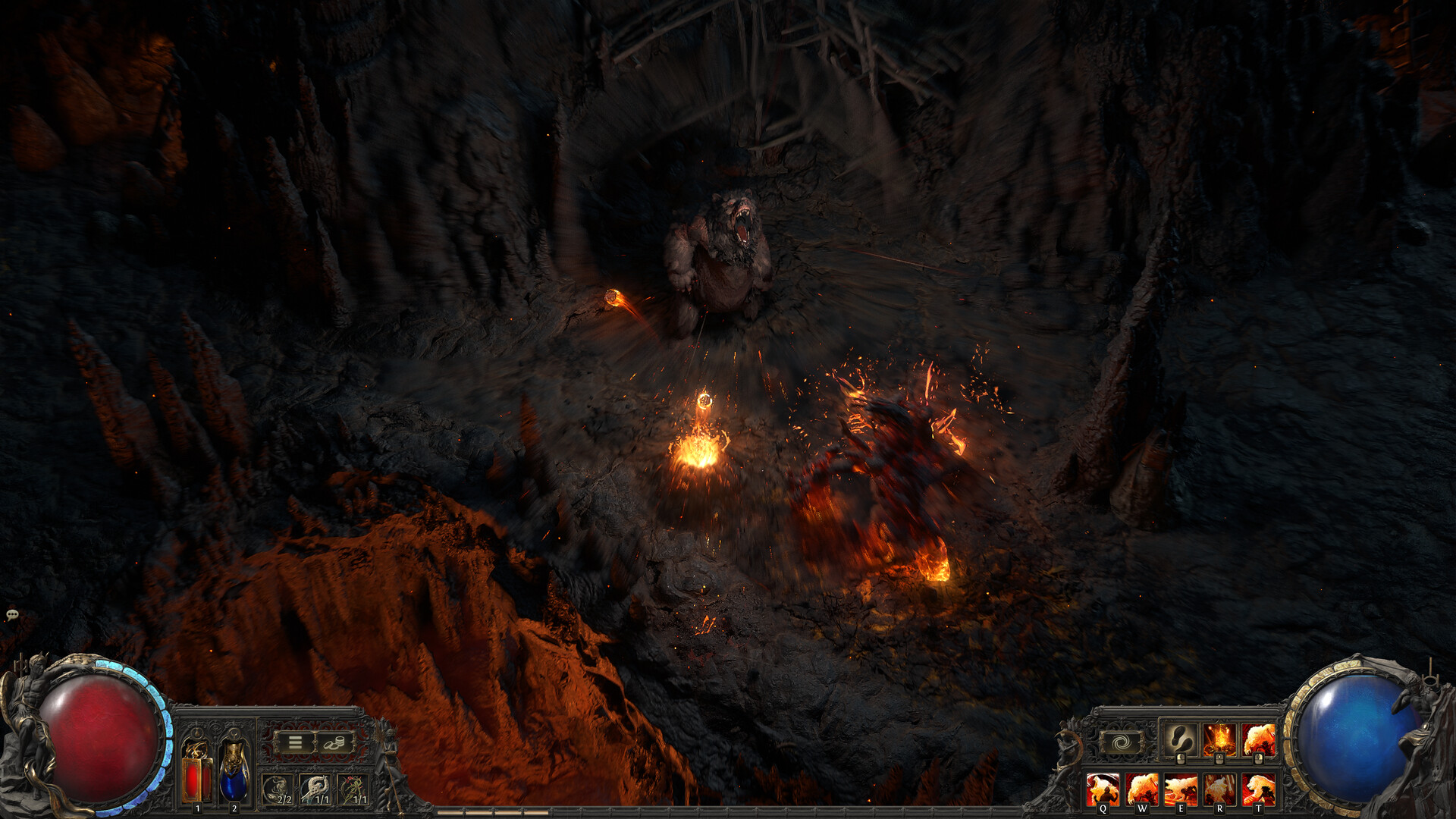
Task: Click the 1/1 feather charm
Action: [x=315, y=787]
